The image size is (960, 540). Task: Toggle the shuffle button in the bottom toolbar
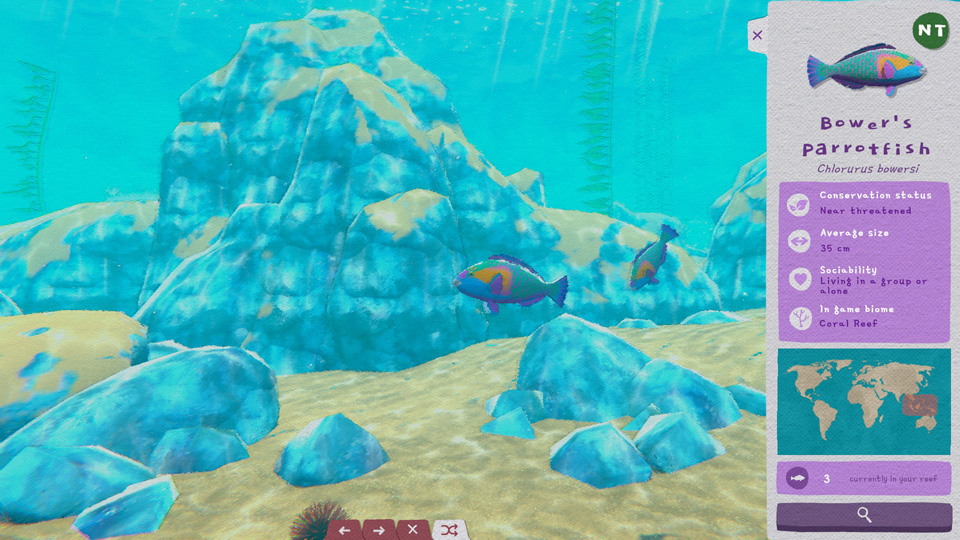tap(449, 530)
